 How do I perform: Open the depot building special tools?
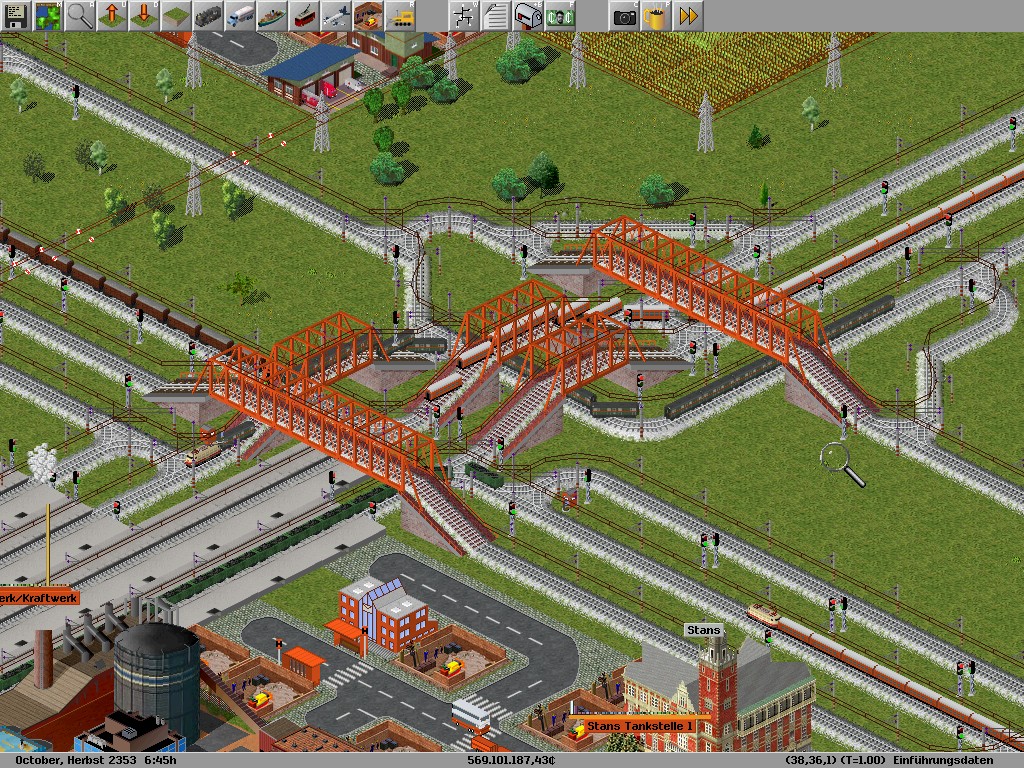(368, 15)
